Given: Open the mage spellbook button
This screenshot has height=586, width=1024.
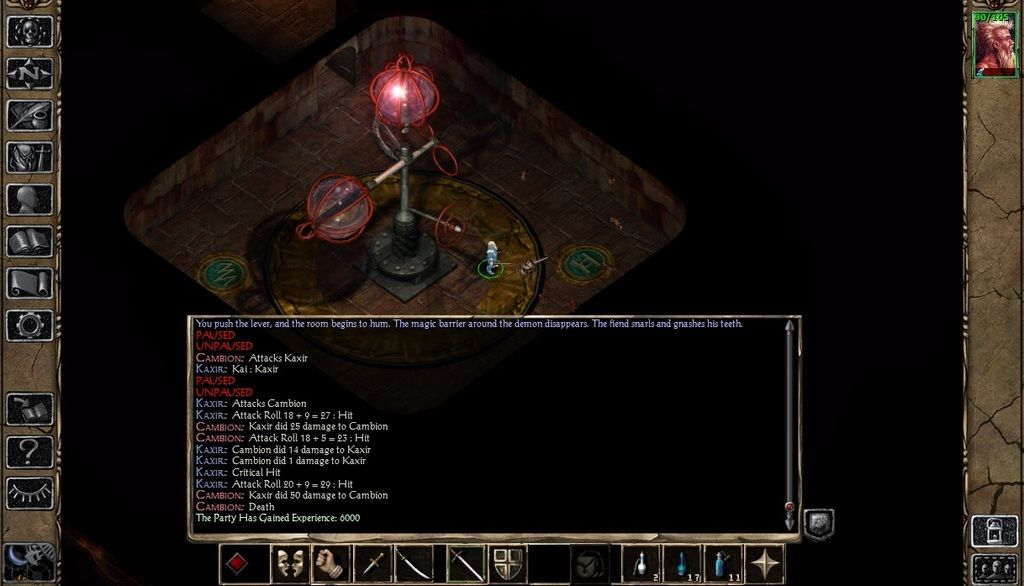Looking at the screenshot, I should 30,241.
